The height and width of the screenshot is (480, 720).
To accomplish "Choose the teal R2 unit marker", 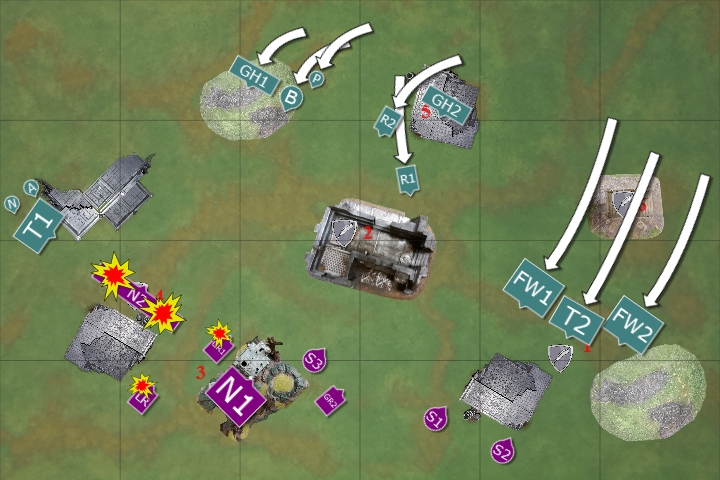I will click(x=387, y=121).
